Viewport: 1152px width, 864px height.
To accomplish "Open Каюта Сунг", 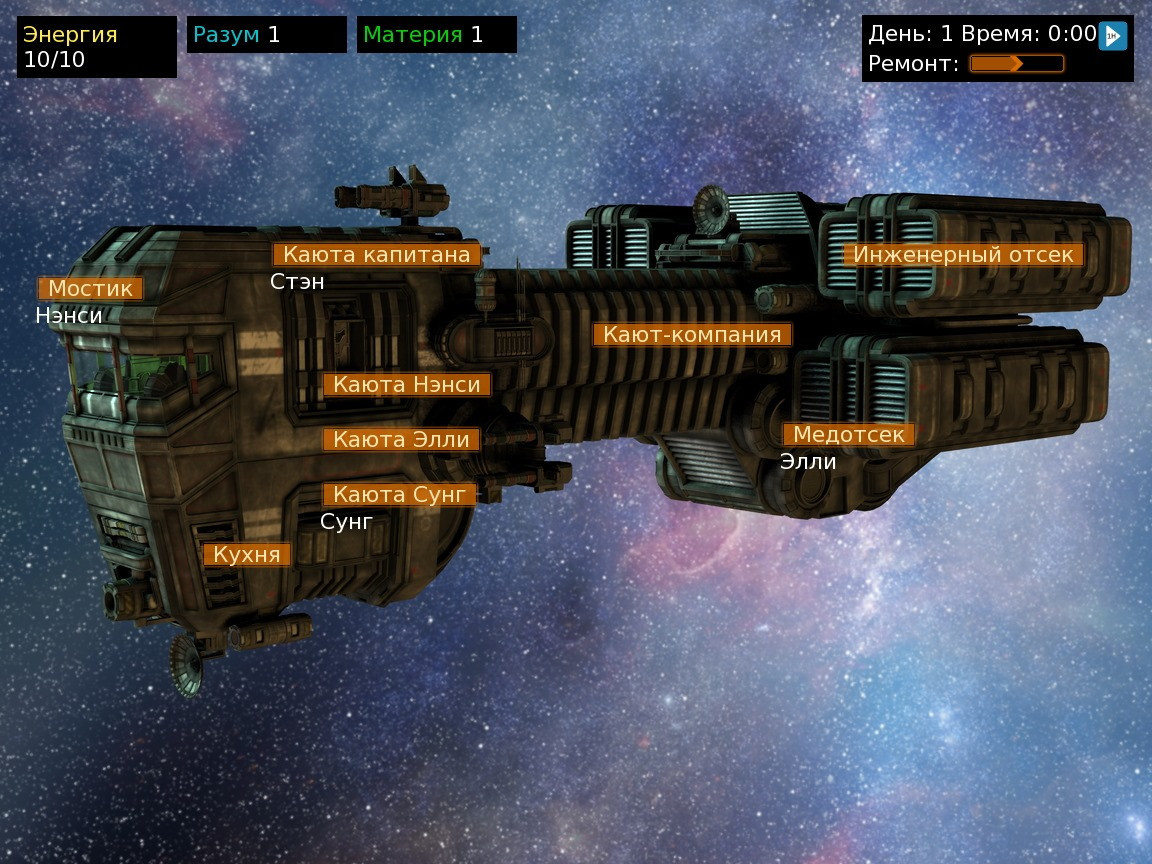I will 399,494.
